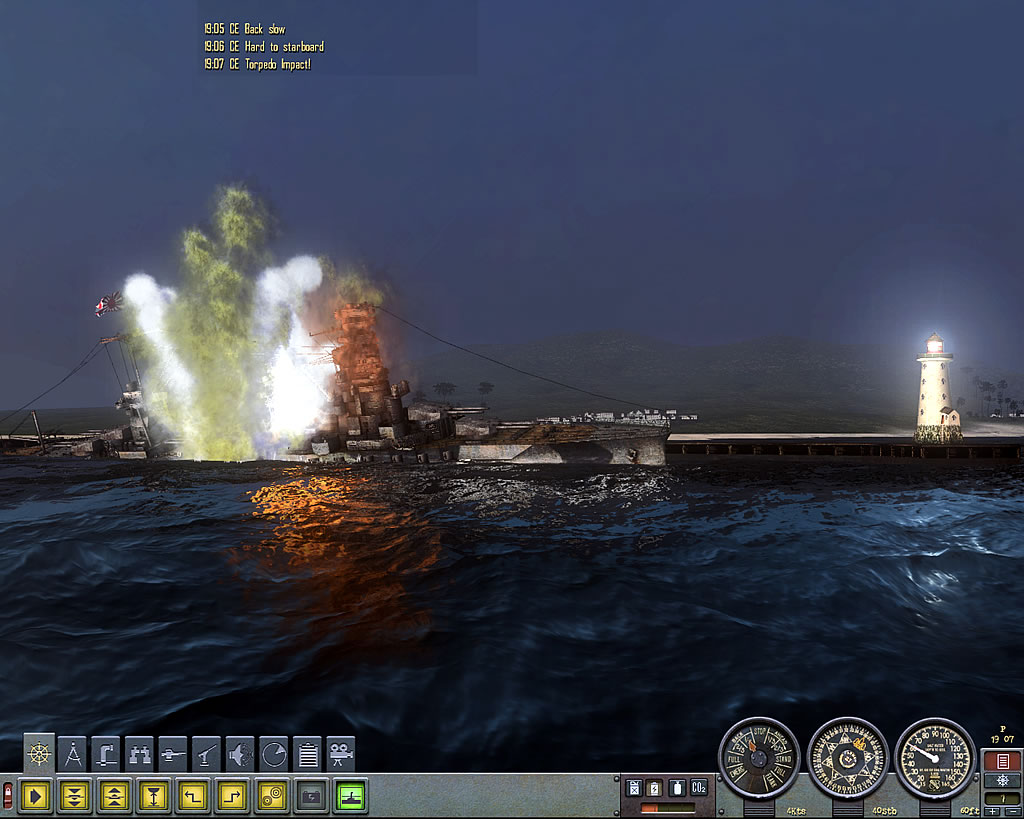Screen dimensions: 1024x819
Task: Toggle the green submarine silhouette button
Action: (x=350, y=796)
